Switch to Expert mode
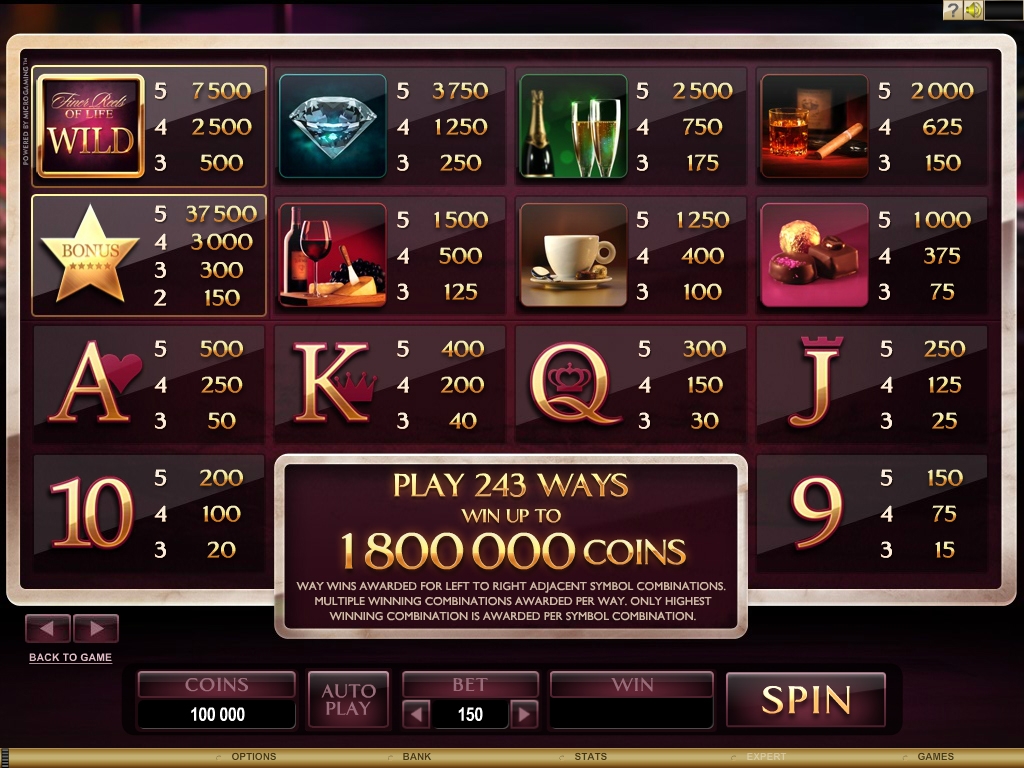 pos(765,757)
